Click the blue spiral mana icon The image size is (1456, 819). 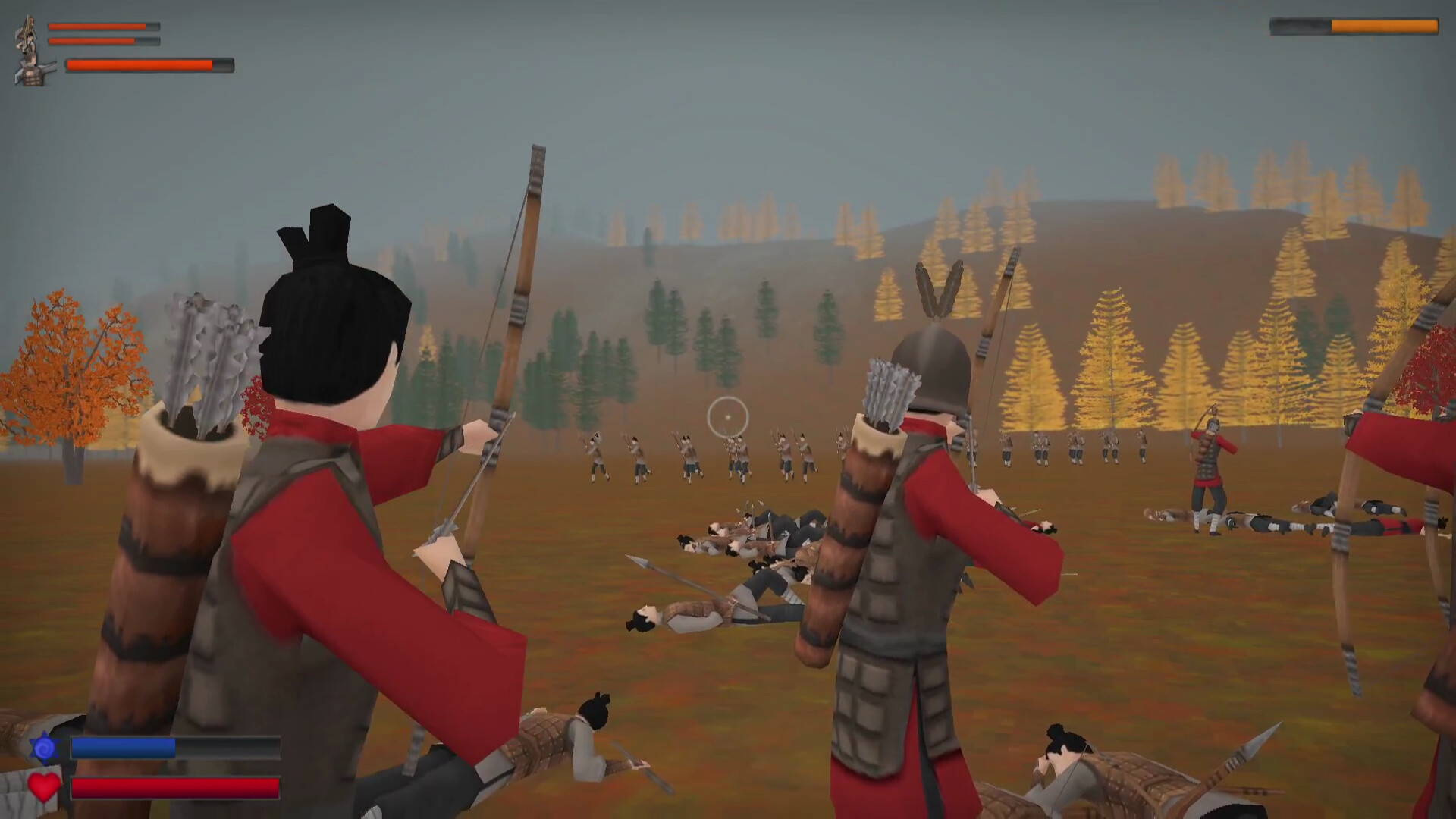coord(44,747)
